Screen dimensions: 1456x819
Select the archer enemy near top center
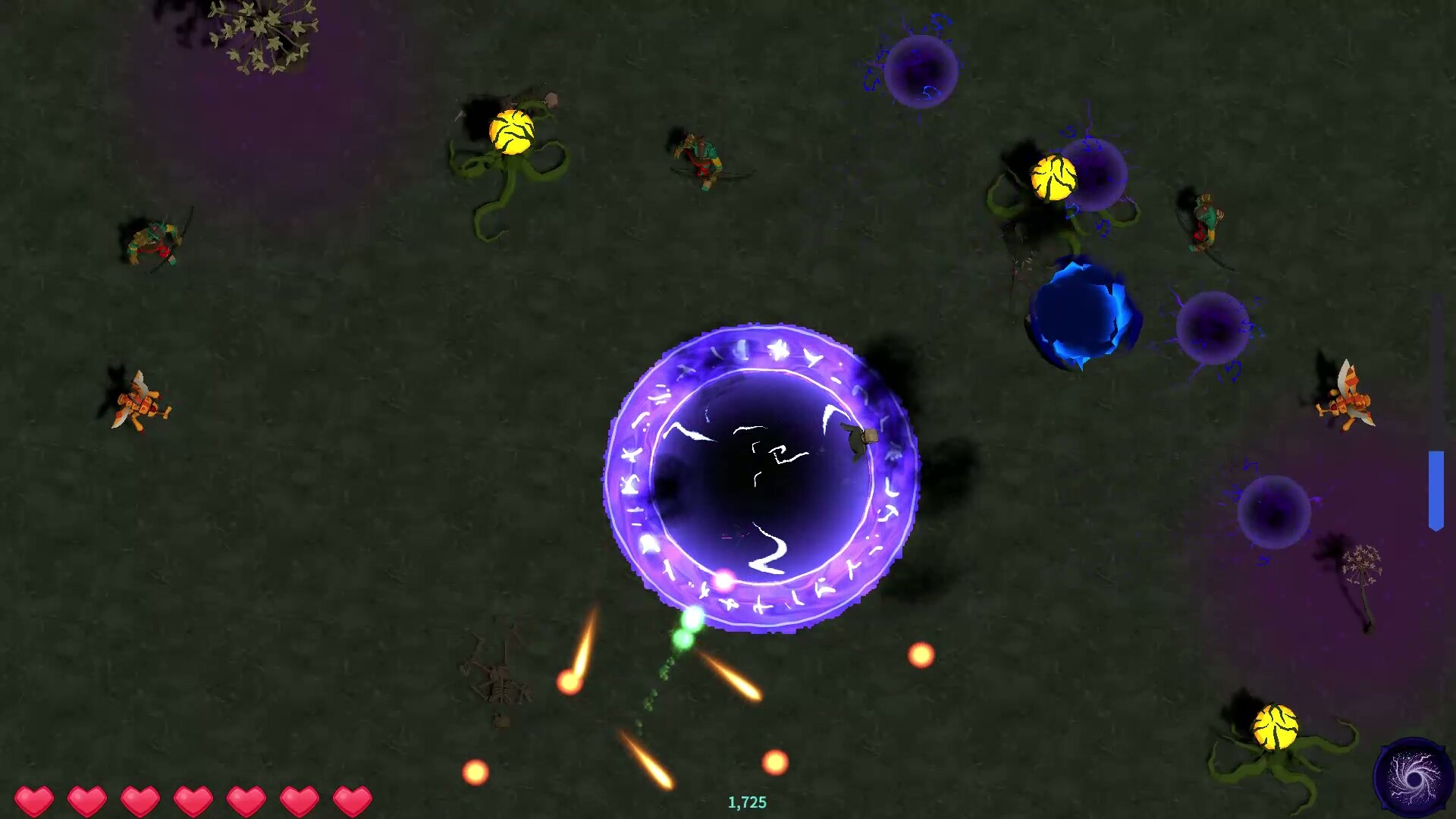pyautogui.click(x=701, y=159)
